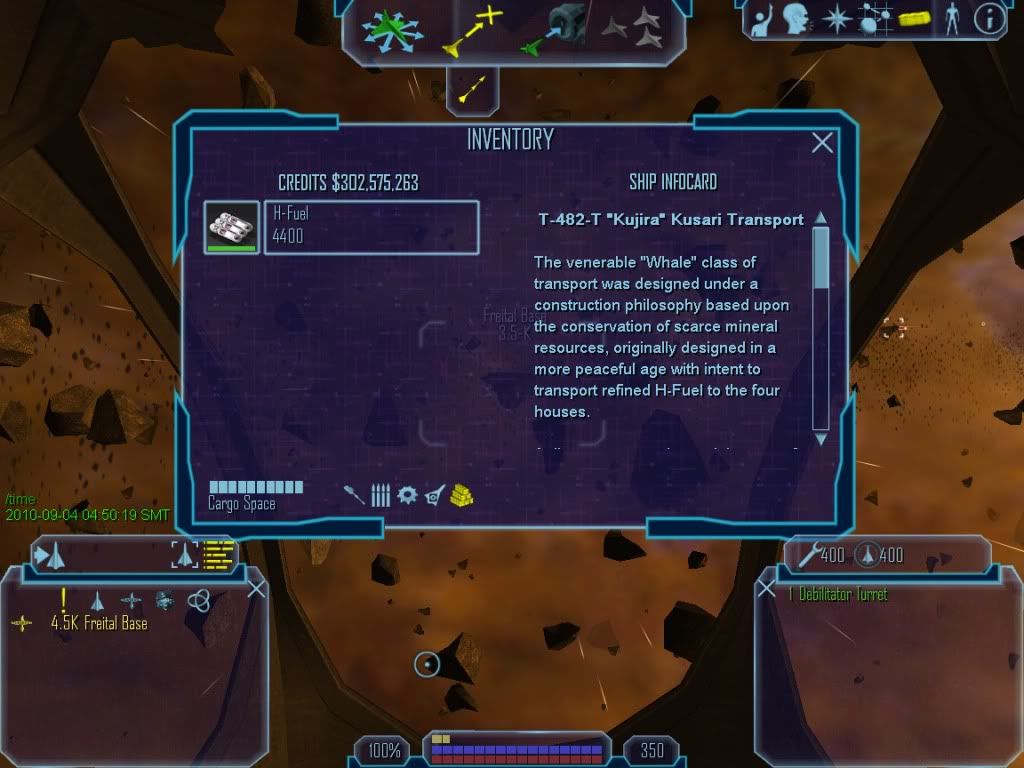Show ammunition inventory via the bullets icon
This screenshot has width=1024, height=768.
tap(381, 495)
